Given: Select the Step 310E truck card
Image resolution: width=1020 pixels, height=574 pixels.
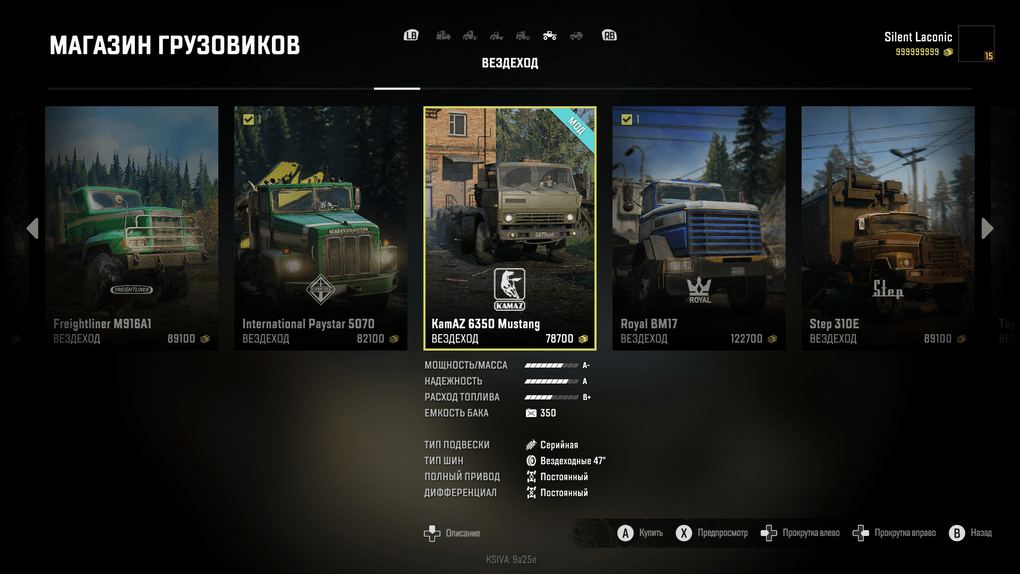Looking at the screenshot, I should [x=888, y=228].
